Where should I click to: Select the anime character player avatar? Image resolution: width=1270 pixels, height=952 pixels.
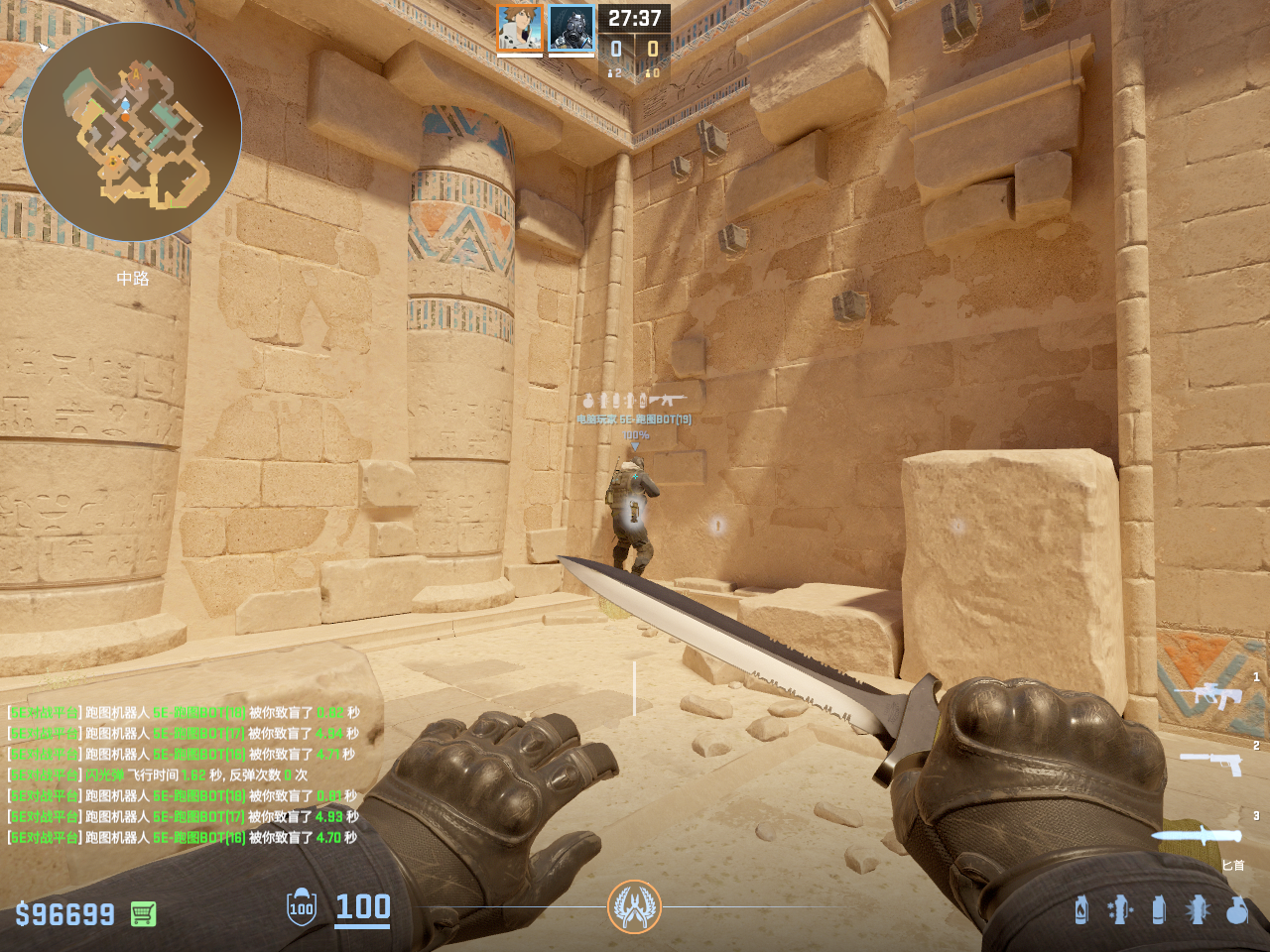[x=520, y=29]
